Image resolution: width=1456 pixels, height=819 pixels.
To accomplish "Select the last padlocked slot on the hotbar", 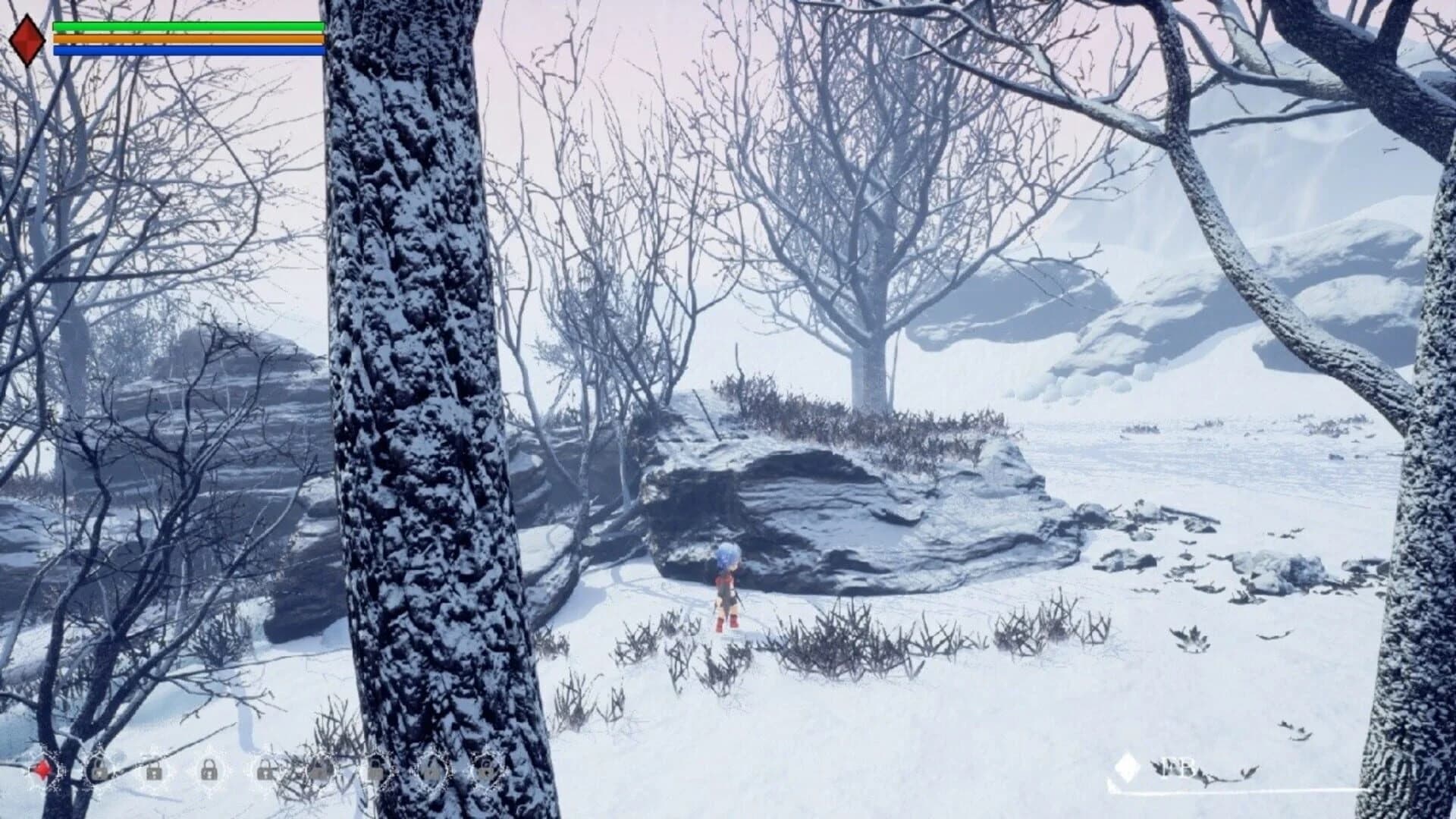I will coord(485,771).
